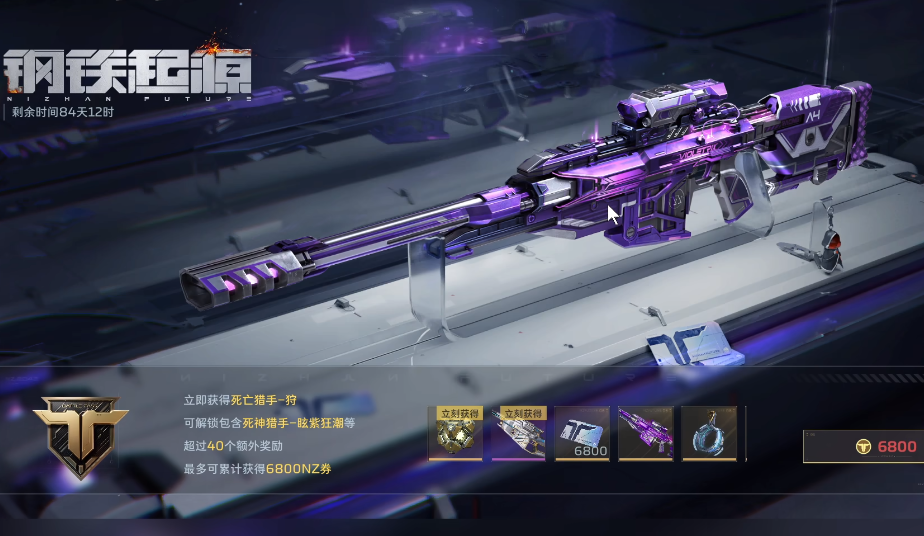Buy the pass for 6800 coins
The height and width of the screenshot is (536, 924).
tap(865, 446)
